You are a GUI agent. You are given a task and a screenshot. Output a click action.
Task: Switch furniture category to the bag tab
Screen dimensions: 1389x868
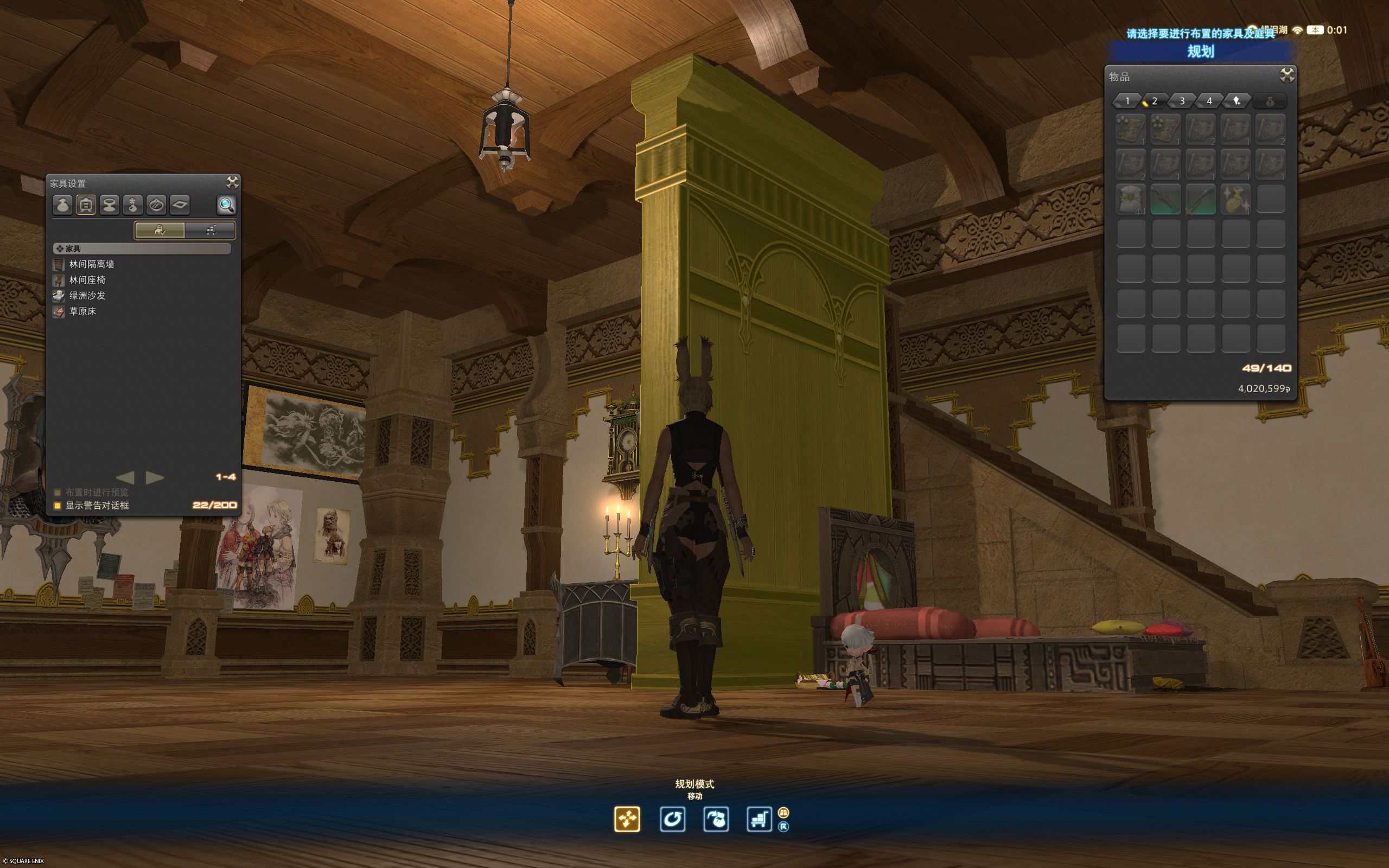pos(62,205)
